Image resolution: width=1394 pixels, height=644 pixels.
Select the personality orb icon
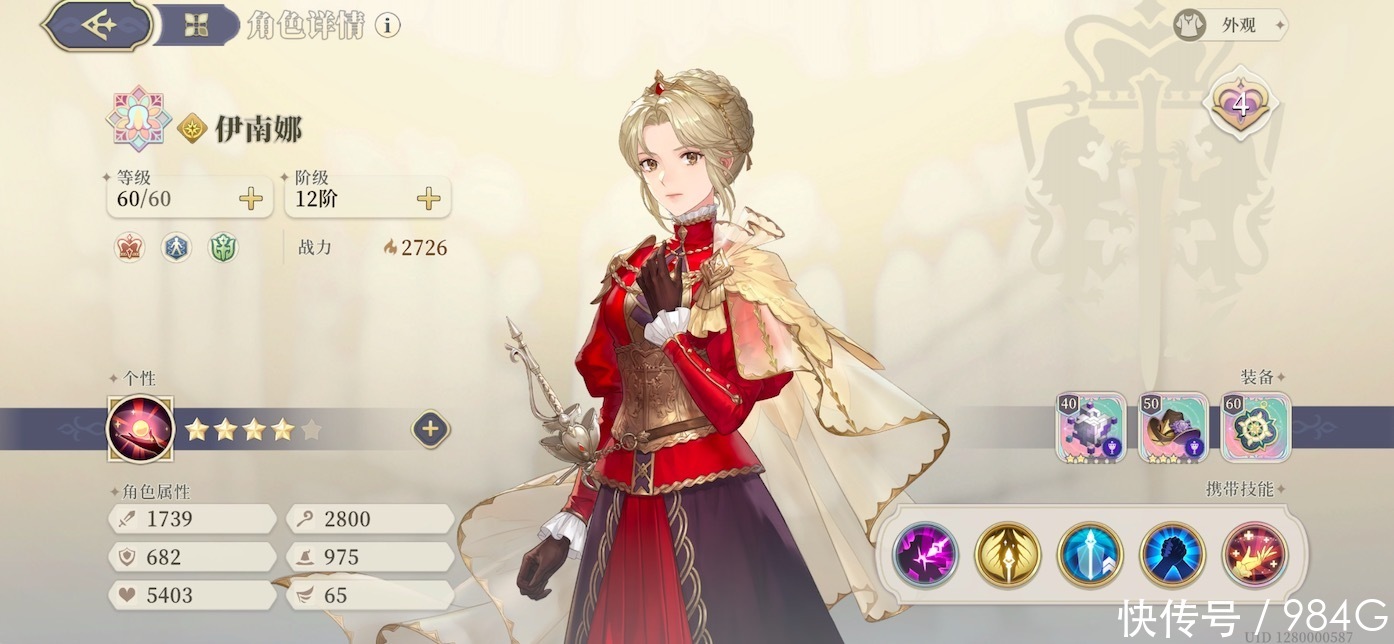(141, 430)
